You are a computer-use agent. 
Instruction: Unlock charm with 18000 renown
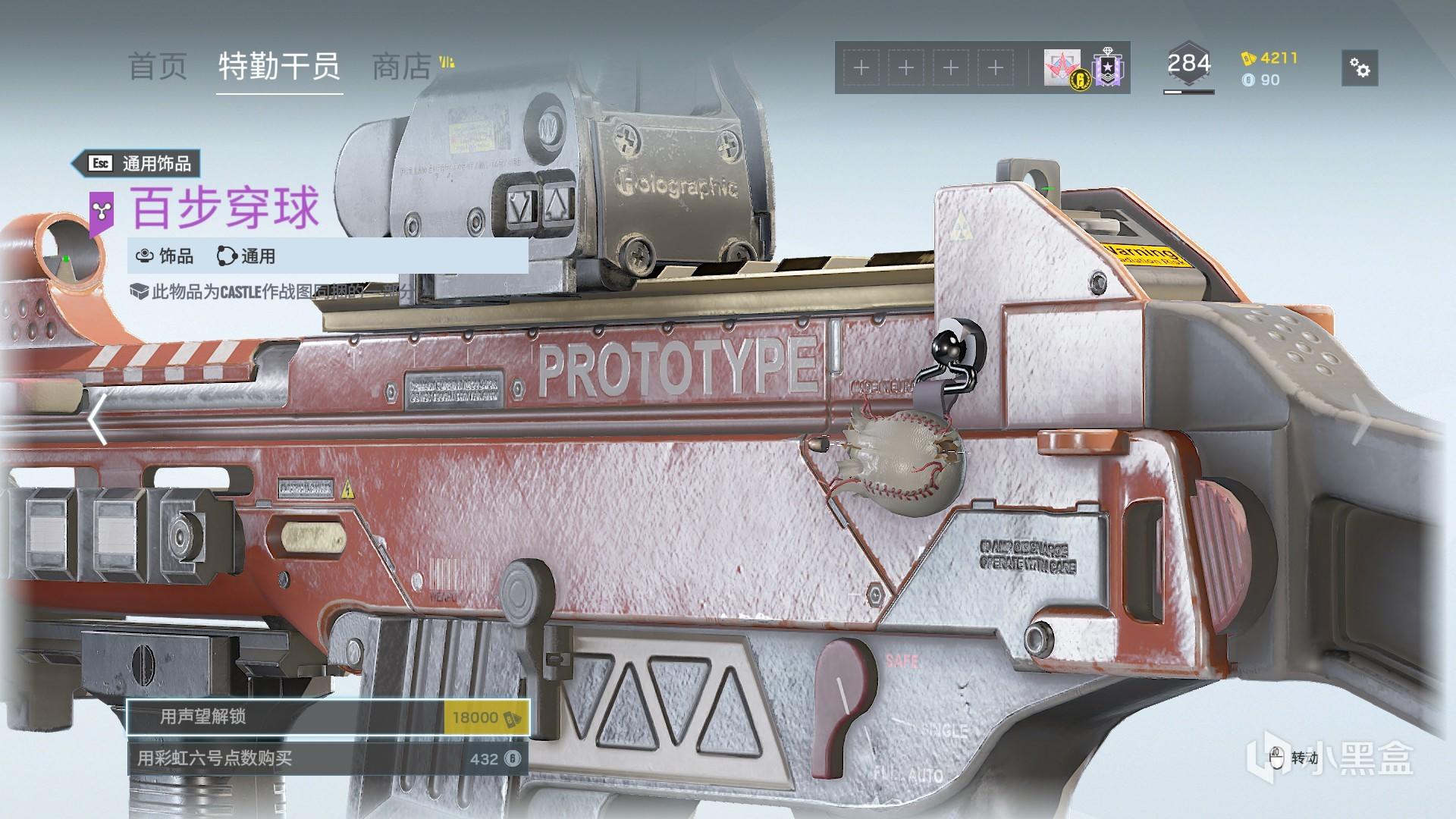coord(328,717)
